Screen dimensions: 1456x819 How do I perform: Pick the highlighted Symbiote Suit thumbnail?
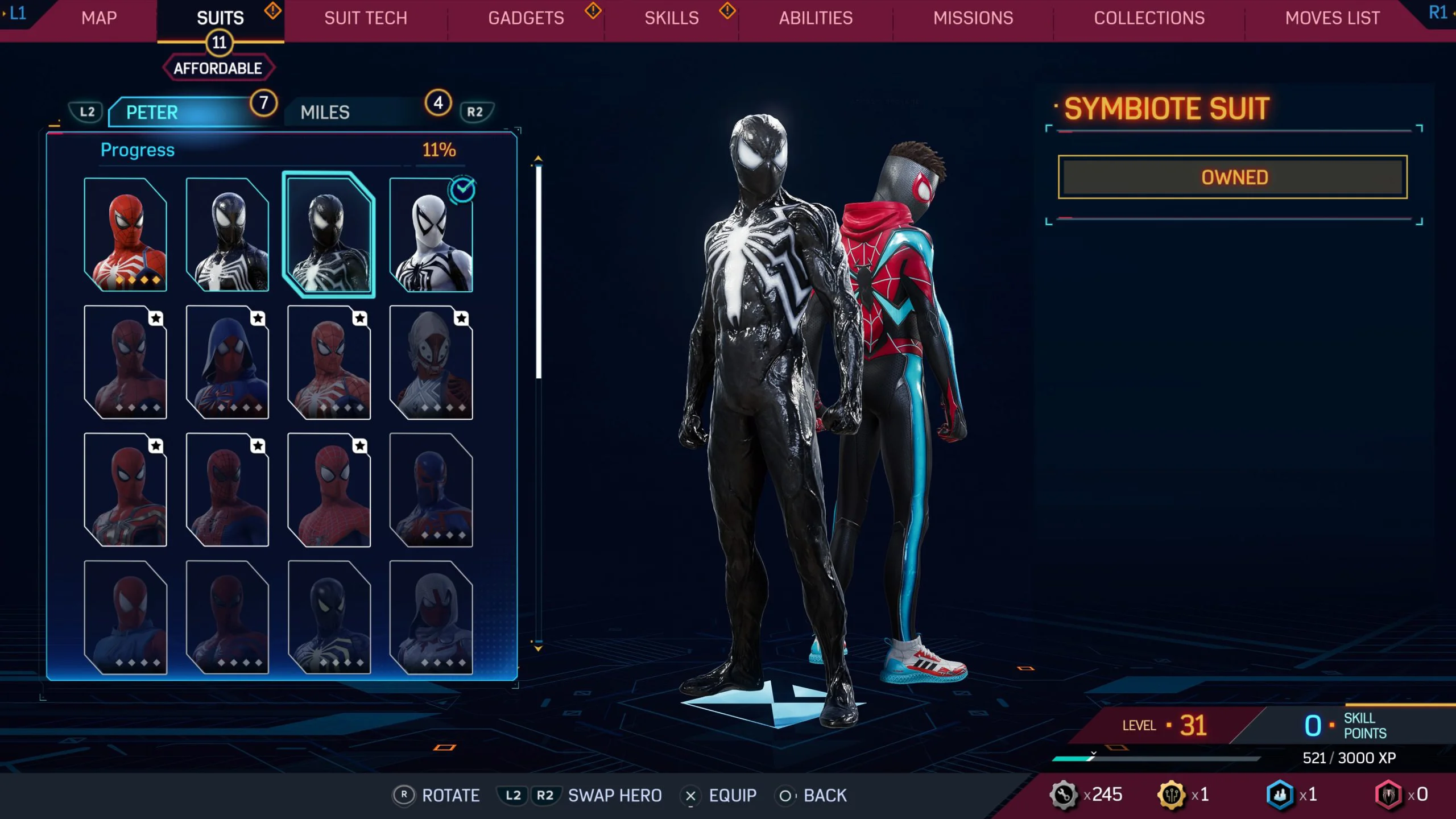(x=329, y=234)
